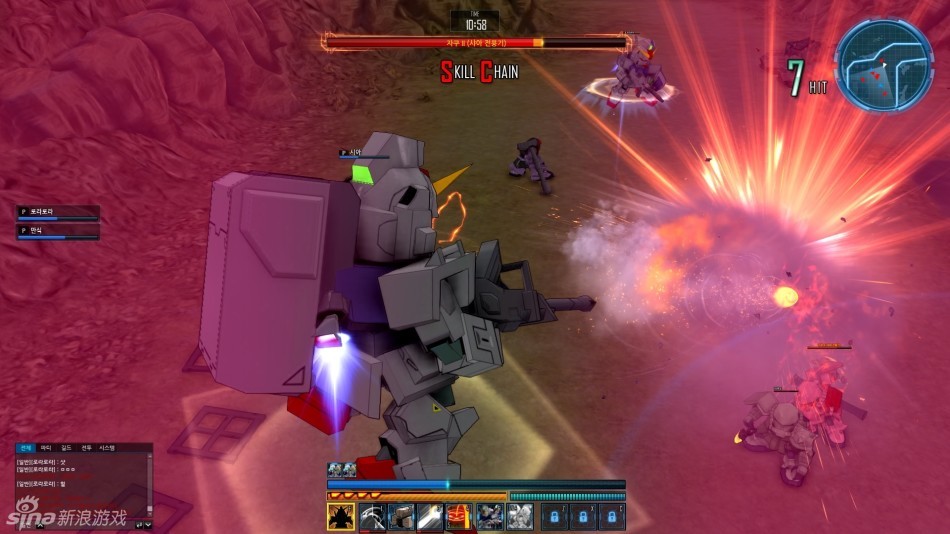Trigger the white beam saber slash skill
Viewport: 950px width, 534px height.
[431, 516]
